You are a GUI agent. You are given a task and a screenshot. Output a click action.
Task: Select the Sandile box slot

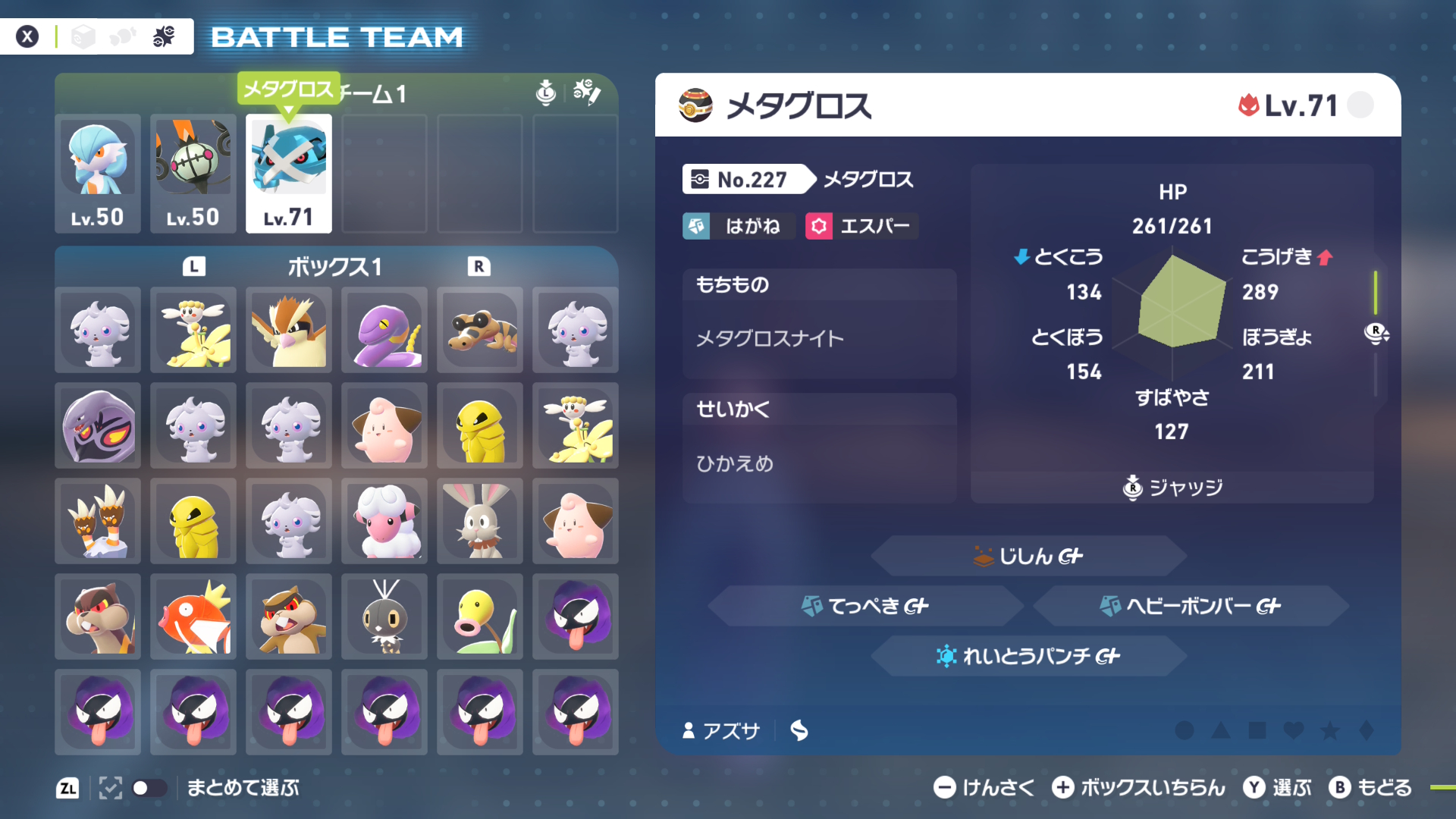click(480, 330)
